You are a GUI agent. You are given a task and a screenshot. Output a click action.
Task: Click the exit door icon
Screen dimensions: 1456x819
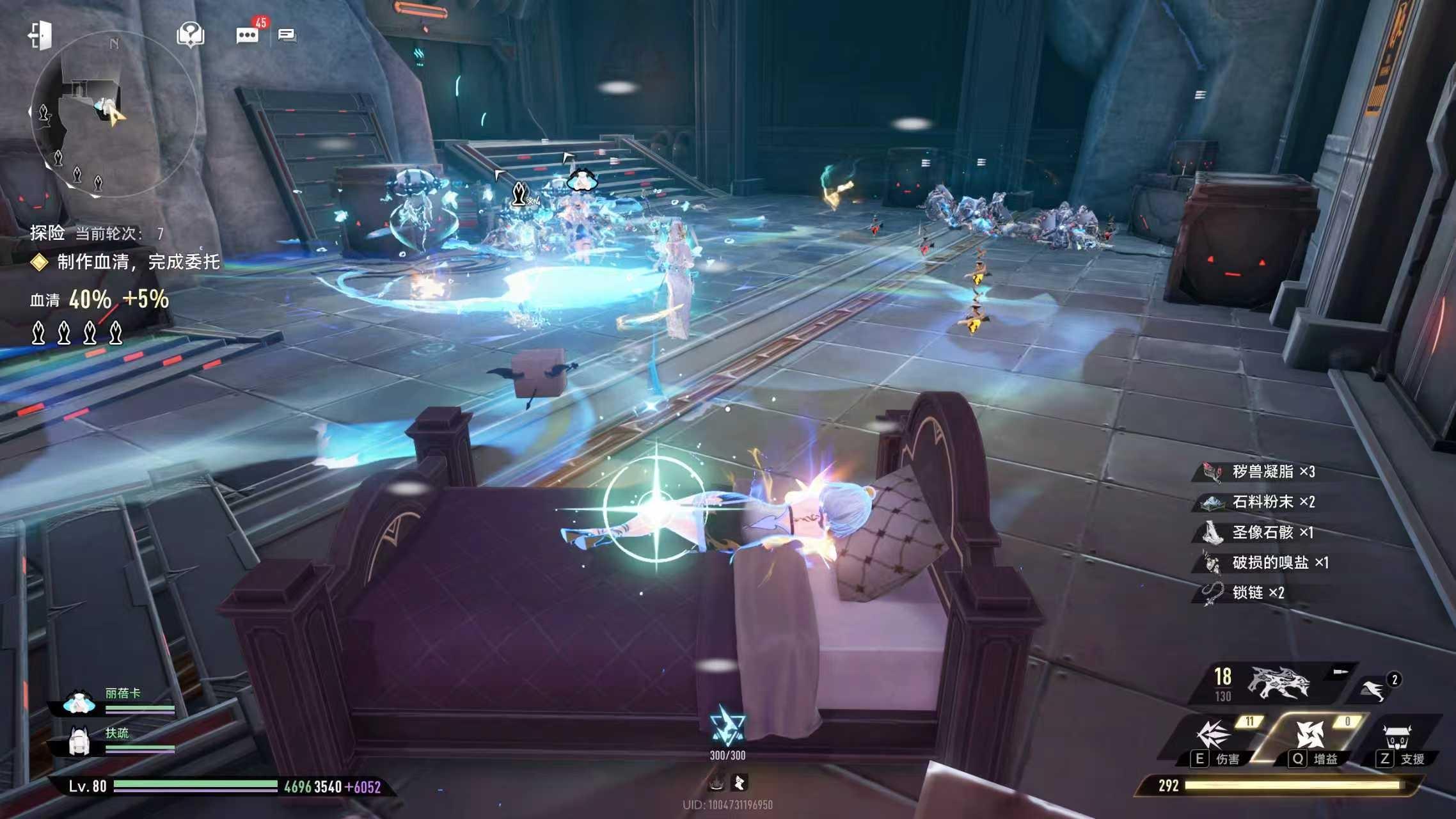click(x=40, y=35)
